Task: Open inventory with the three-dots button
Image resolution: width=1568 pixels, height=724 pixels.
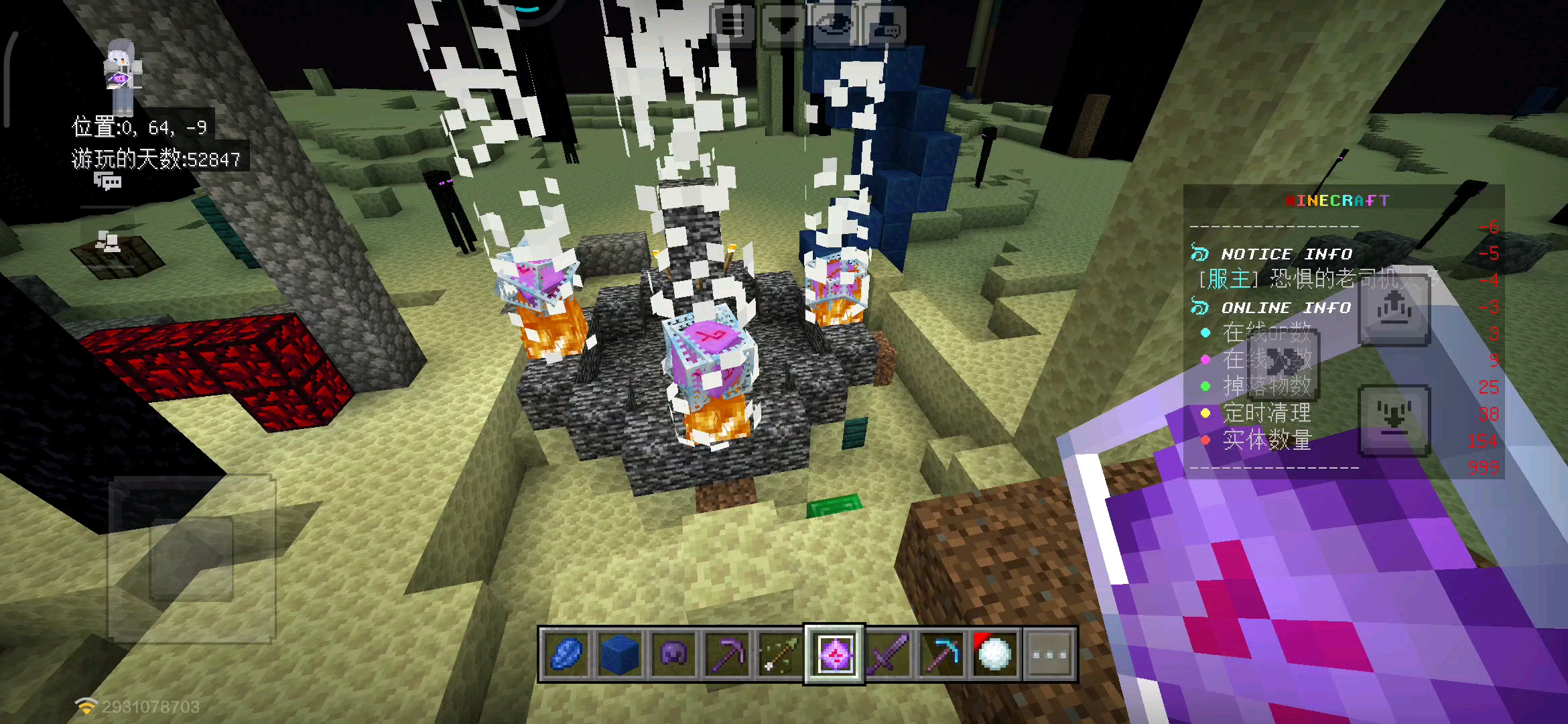Action: point(1049,654)
